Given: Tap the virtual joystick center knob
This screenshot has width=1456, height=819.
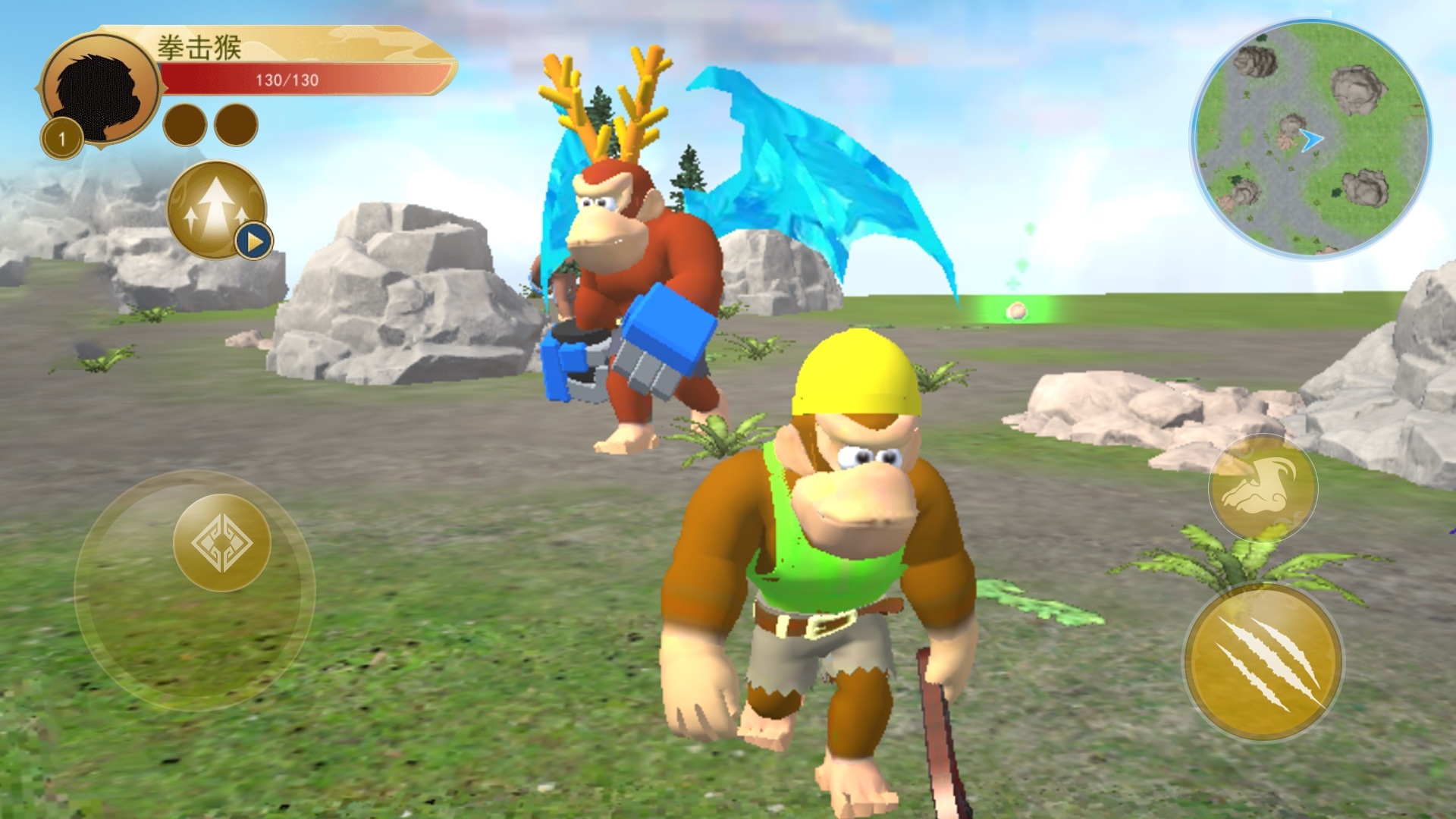Looking at the screenshot, I should (x=222, y=543).
